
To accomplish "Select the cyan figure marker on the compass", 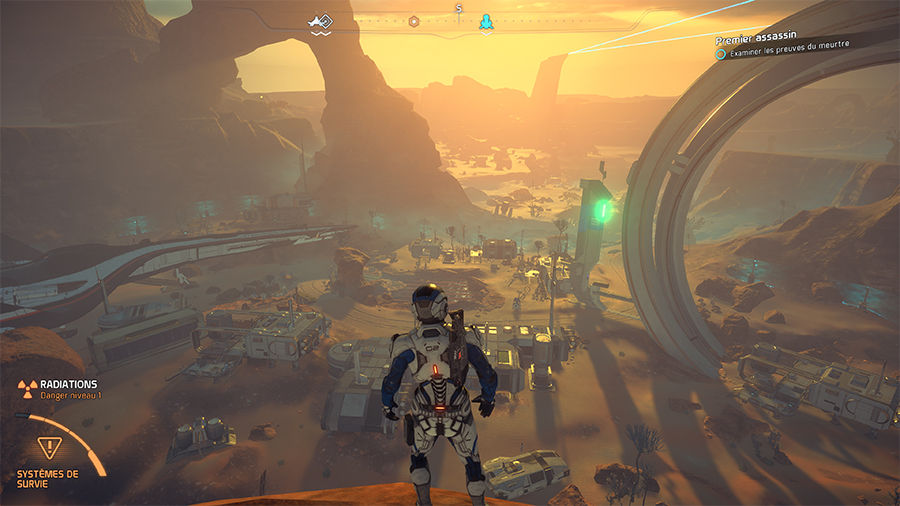I will (x=486, y=21).
